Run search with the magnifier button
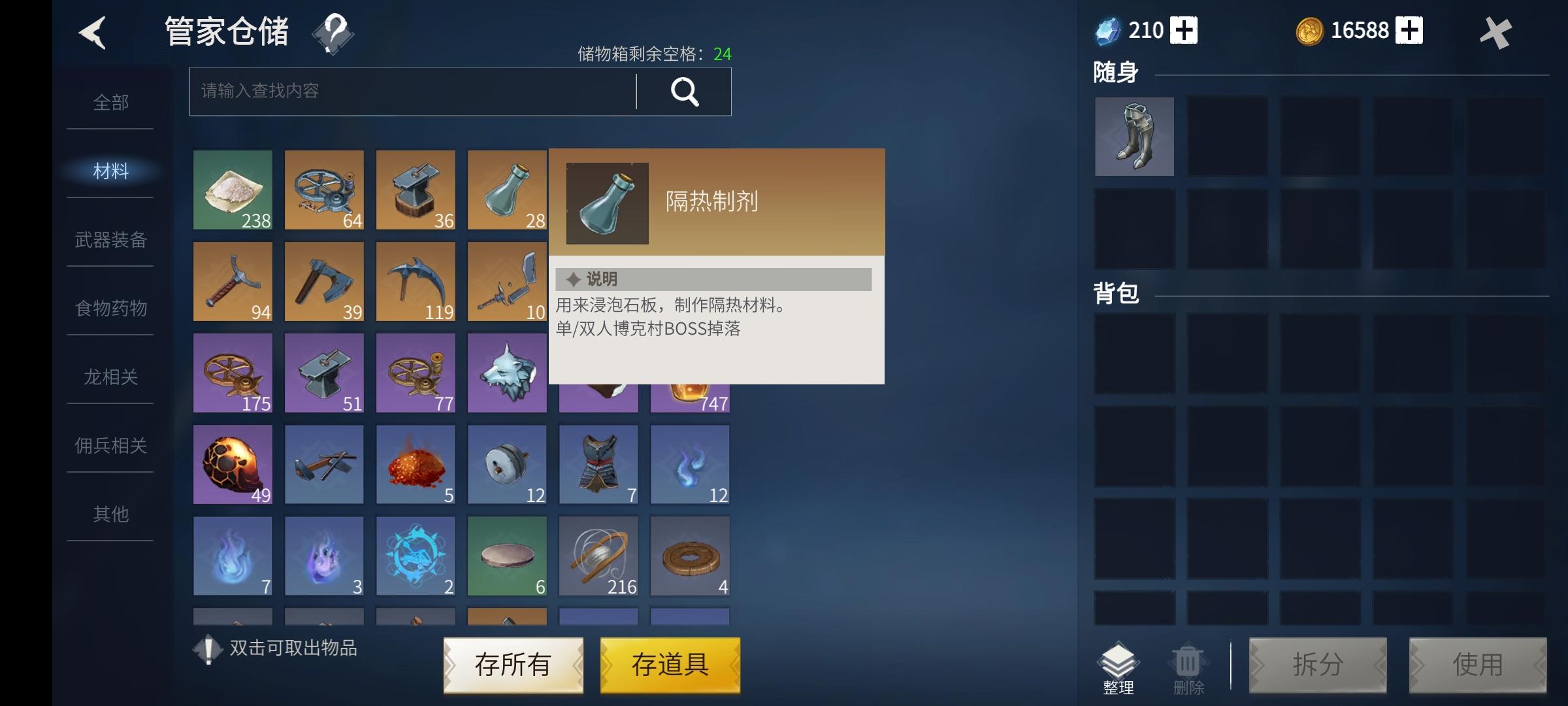 pos(684,92)
